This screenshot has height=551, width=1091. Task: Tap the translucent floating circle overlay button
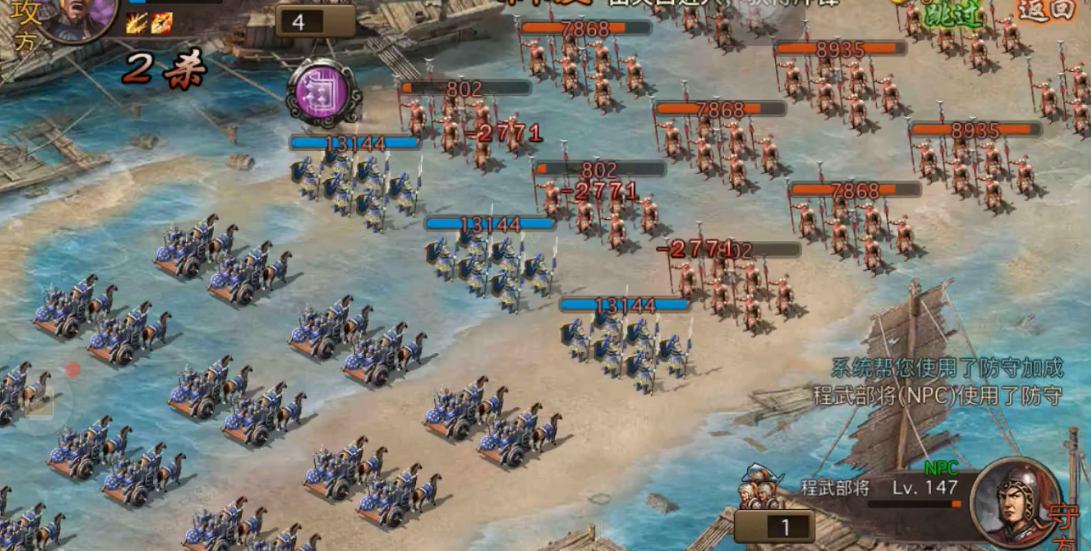41,392
